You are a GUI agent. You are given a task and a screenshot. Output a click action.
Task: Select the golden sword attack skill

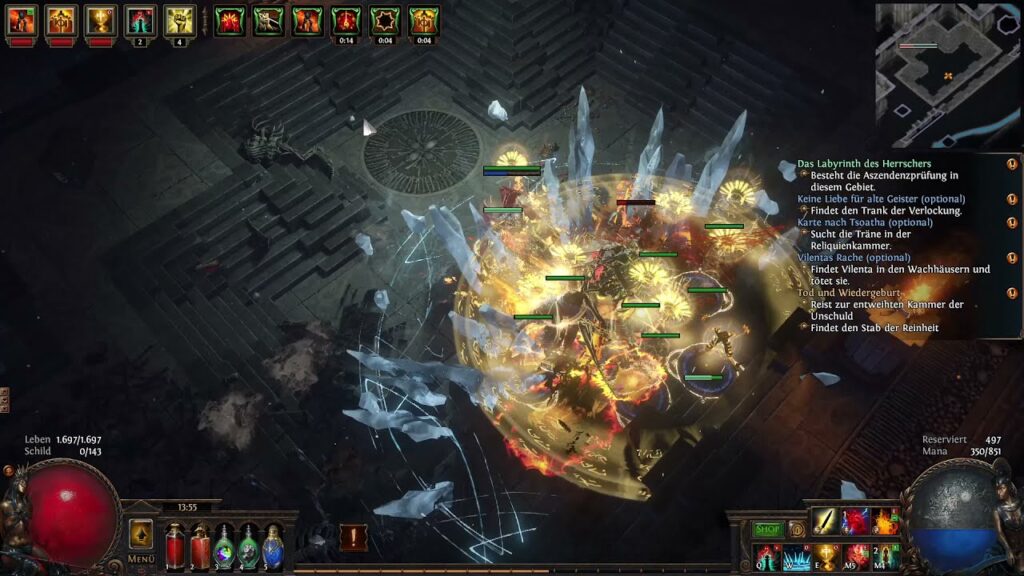(825, 521)
